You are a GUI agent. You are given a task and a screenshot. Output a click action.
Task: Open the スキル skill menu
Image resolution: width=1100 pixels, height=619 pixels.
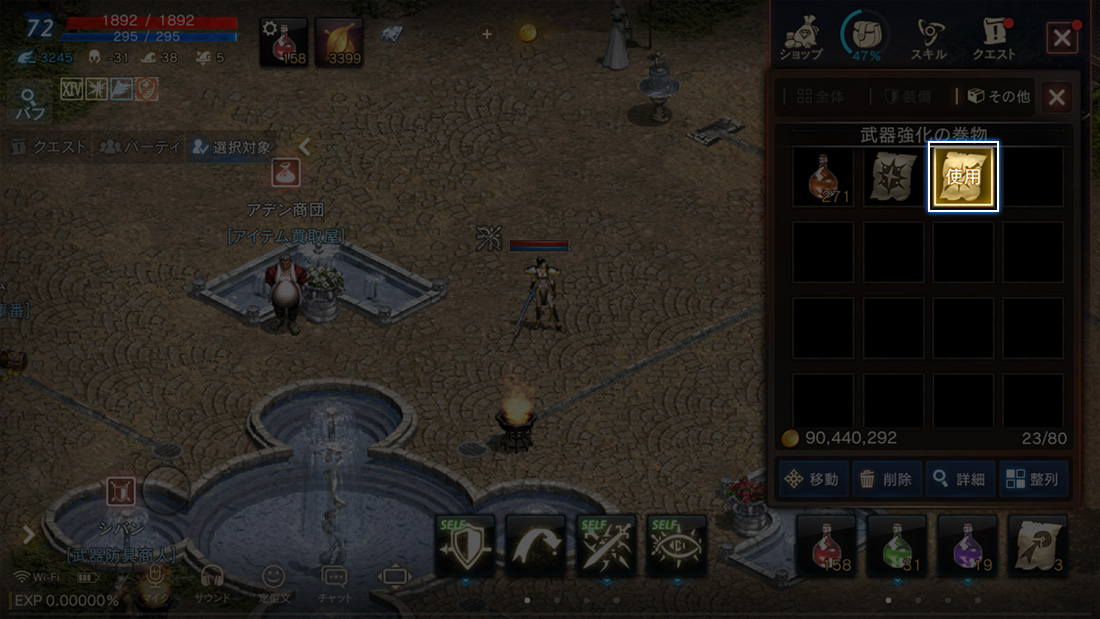click(928, 38)
